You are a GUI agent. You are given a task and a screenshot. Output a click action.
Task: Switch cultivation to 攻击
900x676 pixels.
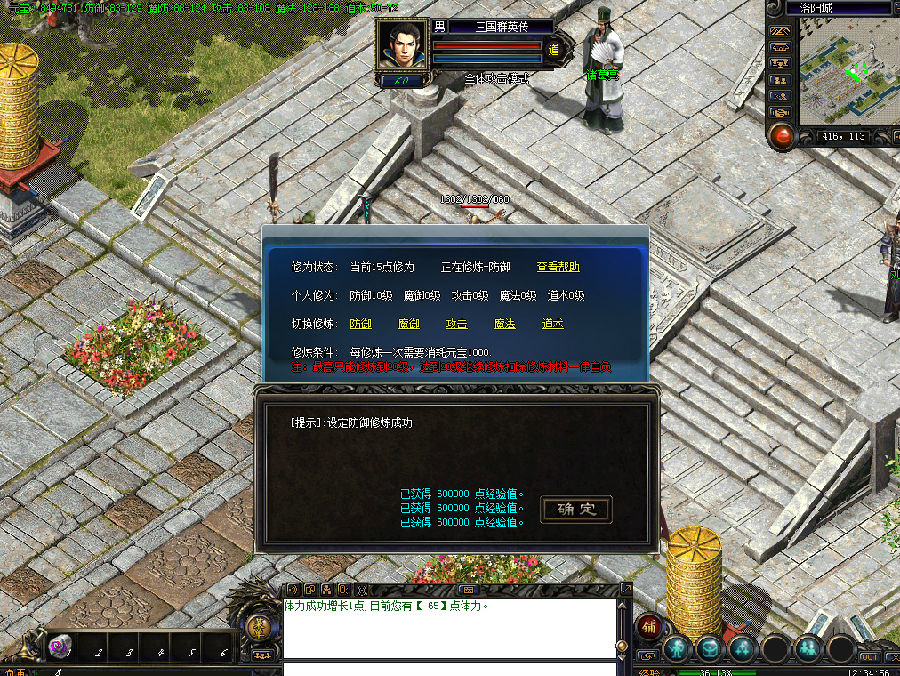click(456, 324)
